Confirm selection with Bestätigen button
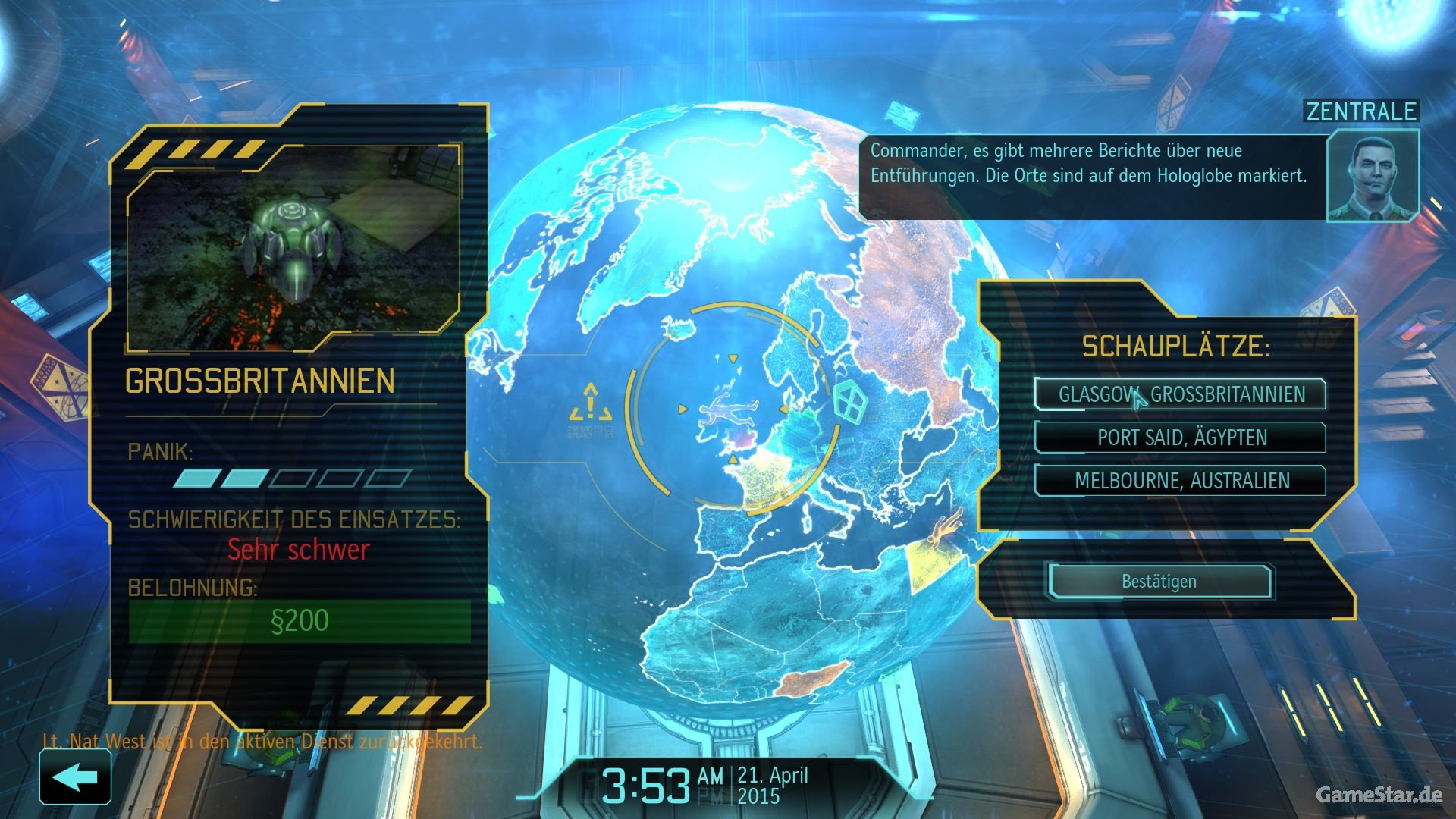This screenshot has width=1456, height=819. pos(1159,582)
